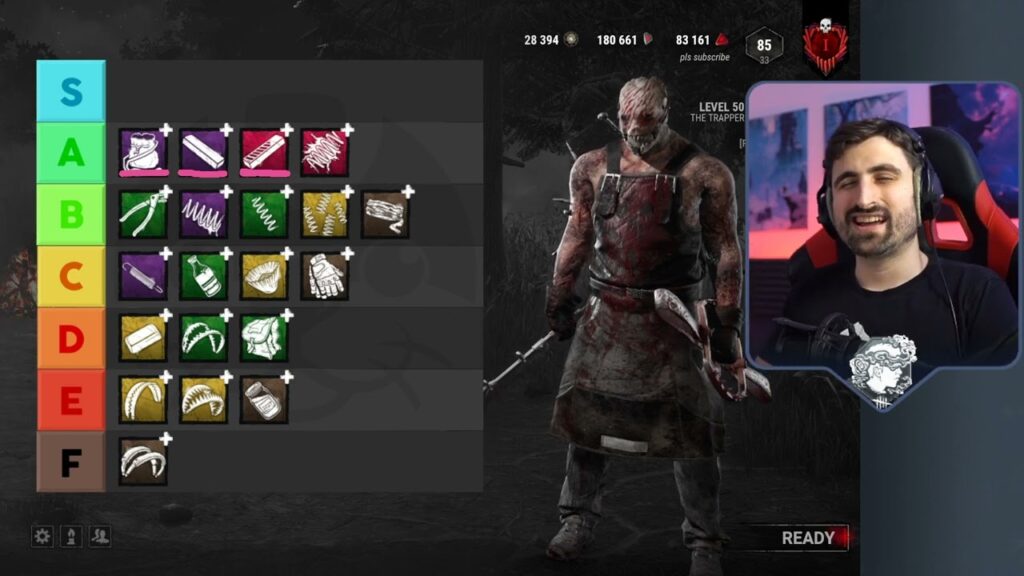This screenshot has height=576, width=1024.
Task: Select the brown jaws add-on in F tier
Action: click(x=143, y=461)
